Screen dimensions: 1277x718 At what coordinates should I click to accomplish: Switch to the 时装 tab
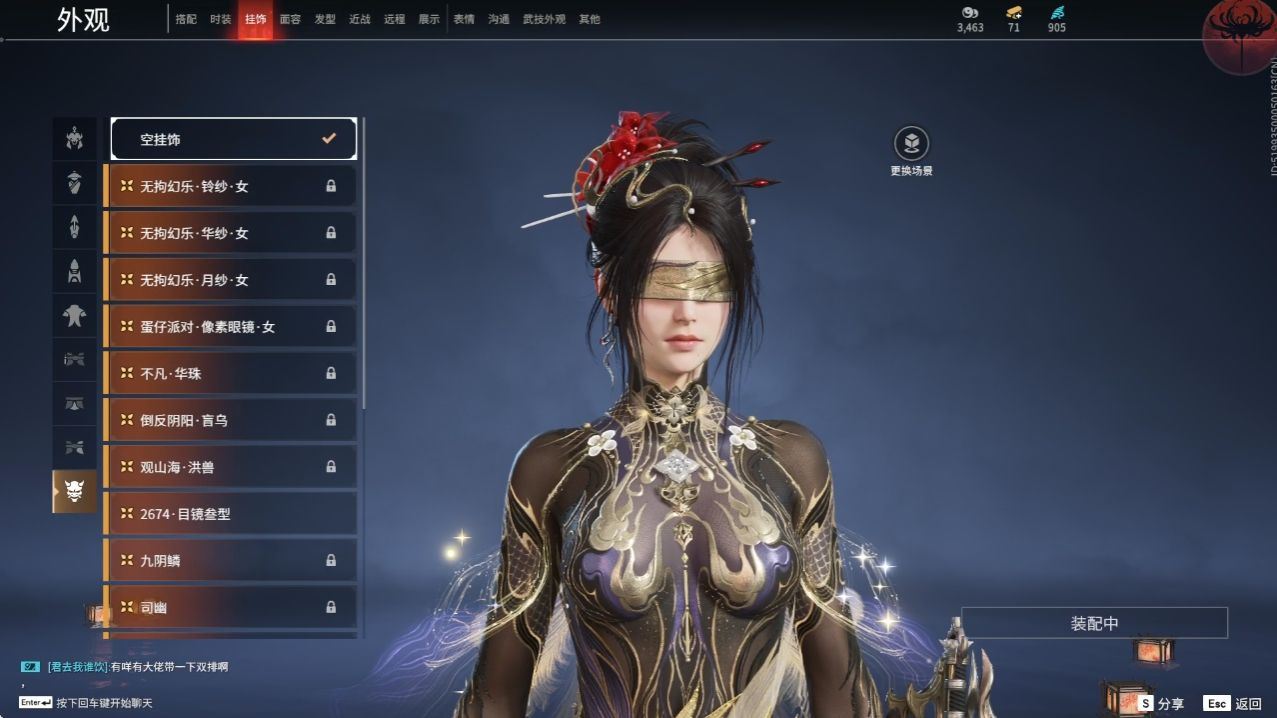(x=220, y=19)
